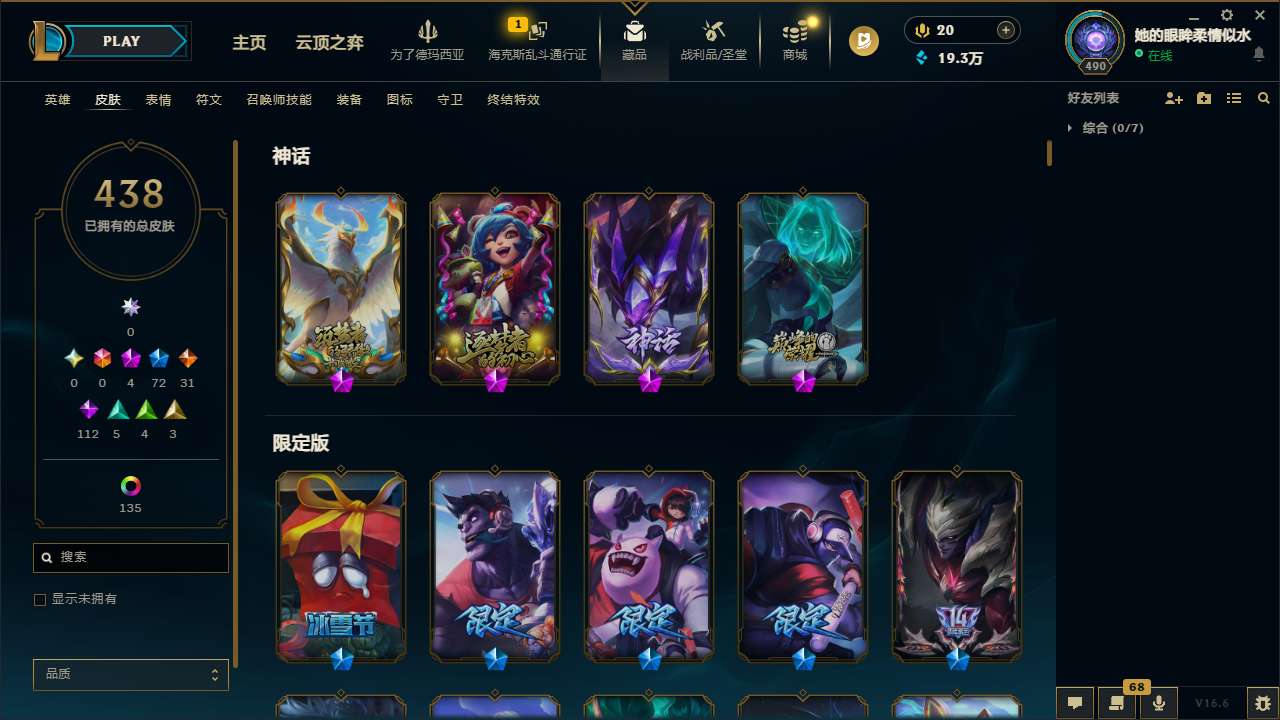Click the PLAY button
The width and height of the screenshot is (1280, 720).
[x=120, y=41]
